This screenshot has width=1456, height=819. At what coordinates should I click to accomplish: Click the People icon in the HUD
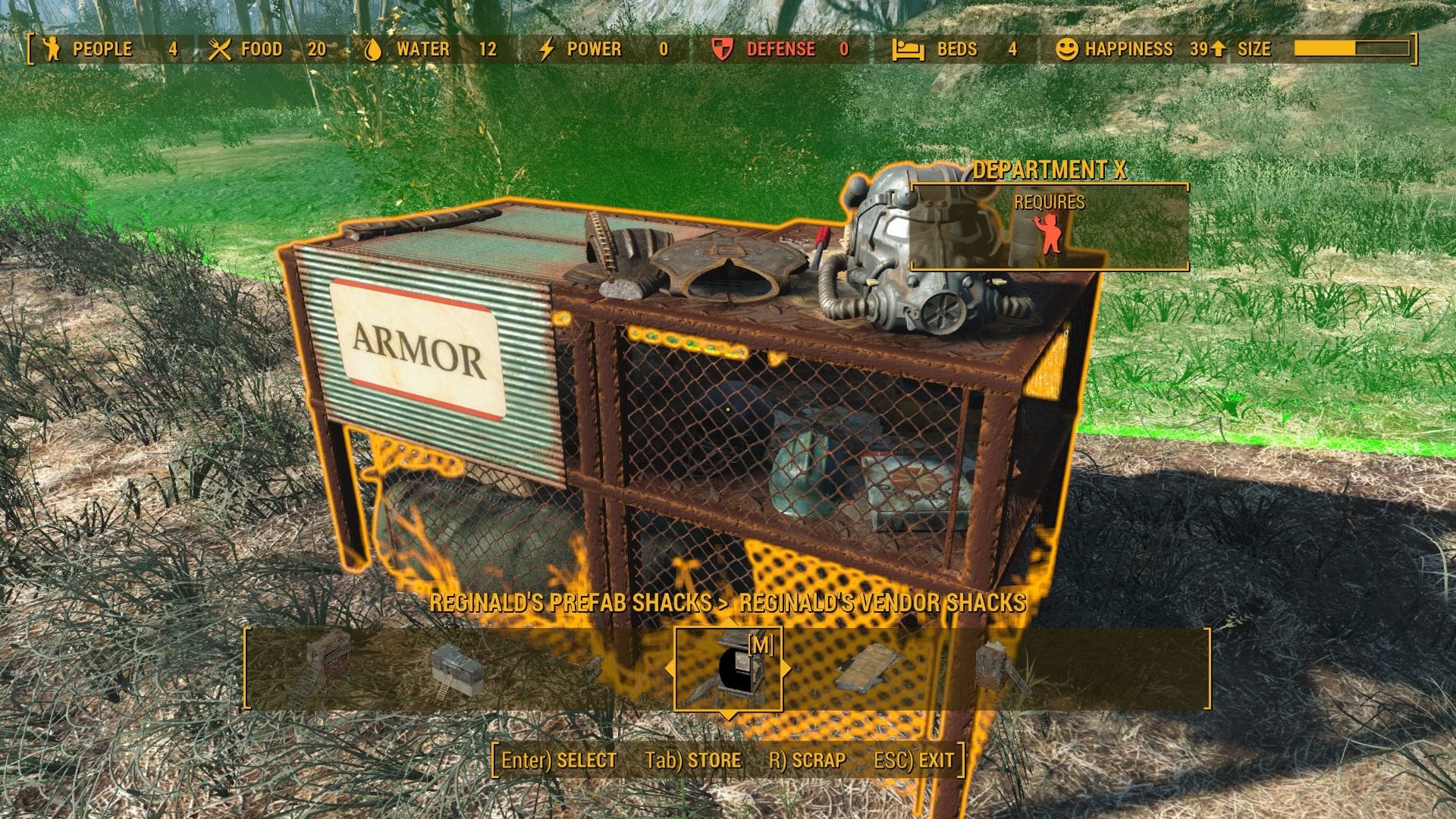click(52, 49)
